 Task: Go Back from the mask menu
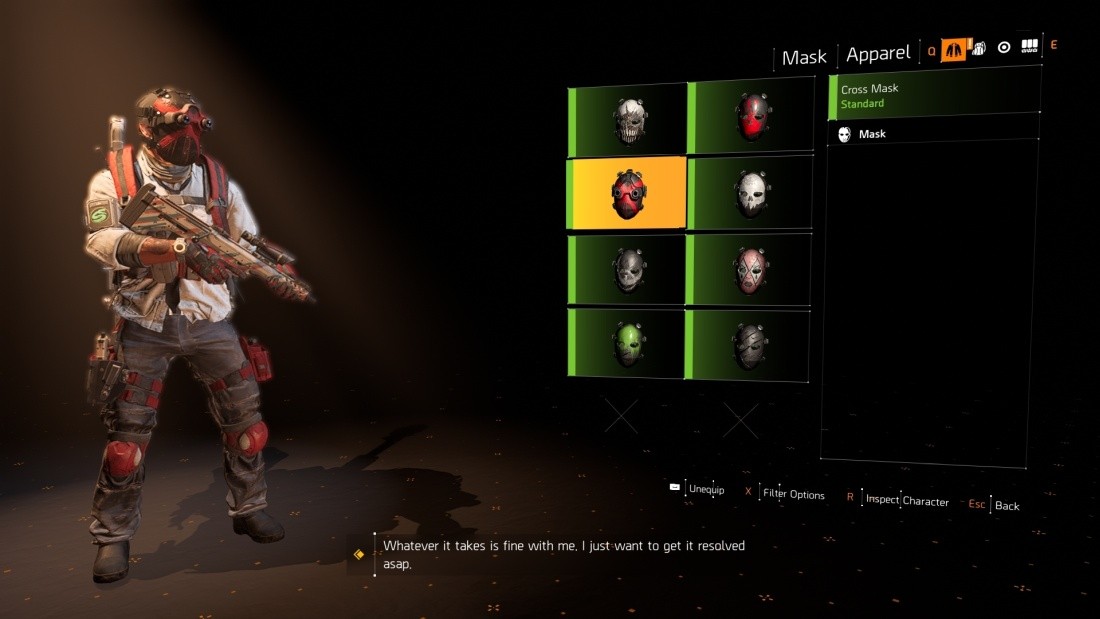coord(1006,505)
